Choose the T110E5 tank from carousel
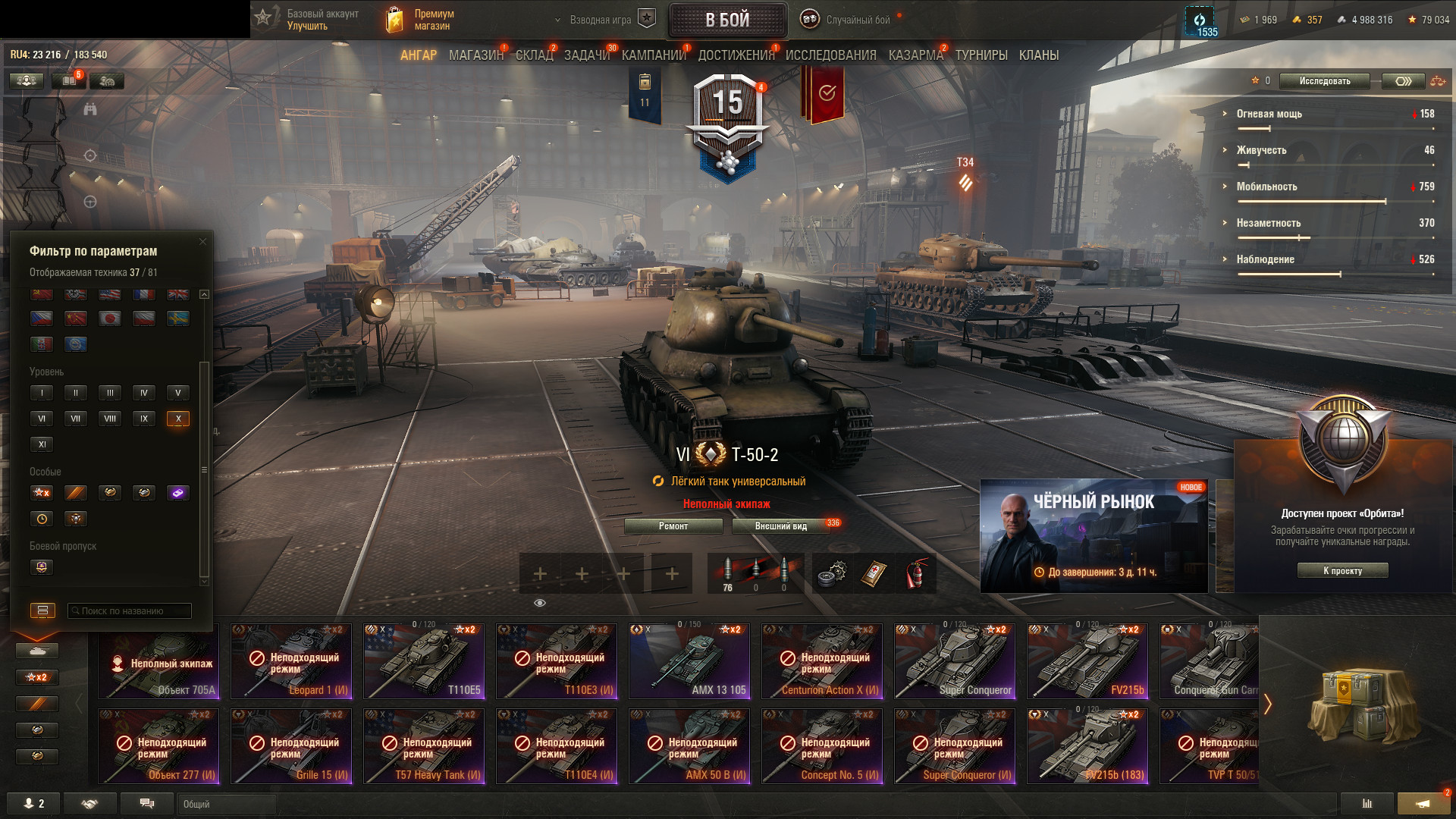The height and width of the screenshot is (819, 1456). pyautogui.click(x=424, y=661)
